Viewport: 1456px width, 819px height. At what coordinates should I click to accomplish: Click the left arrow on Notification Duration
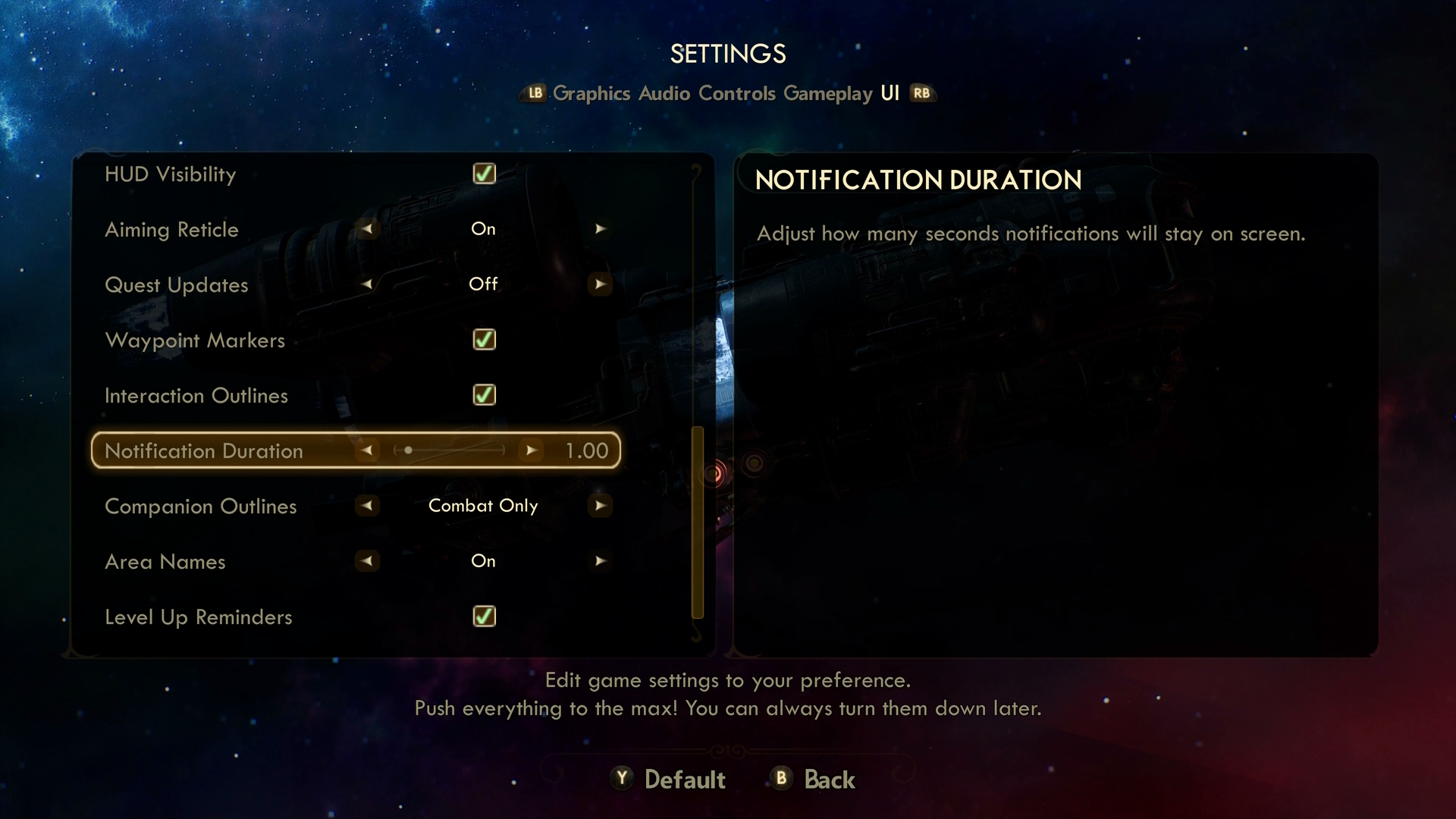[369, 450]
